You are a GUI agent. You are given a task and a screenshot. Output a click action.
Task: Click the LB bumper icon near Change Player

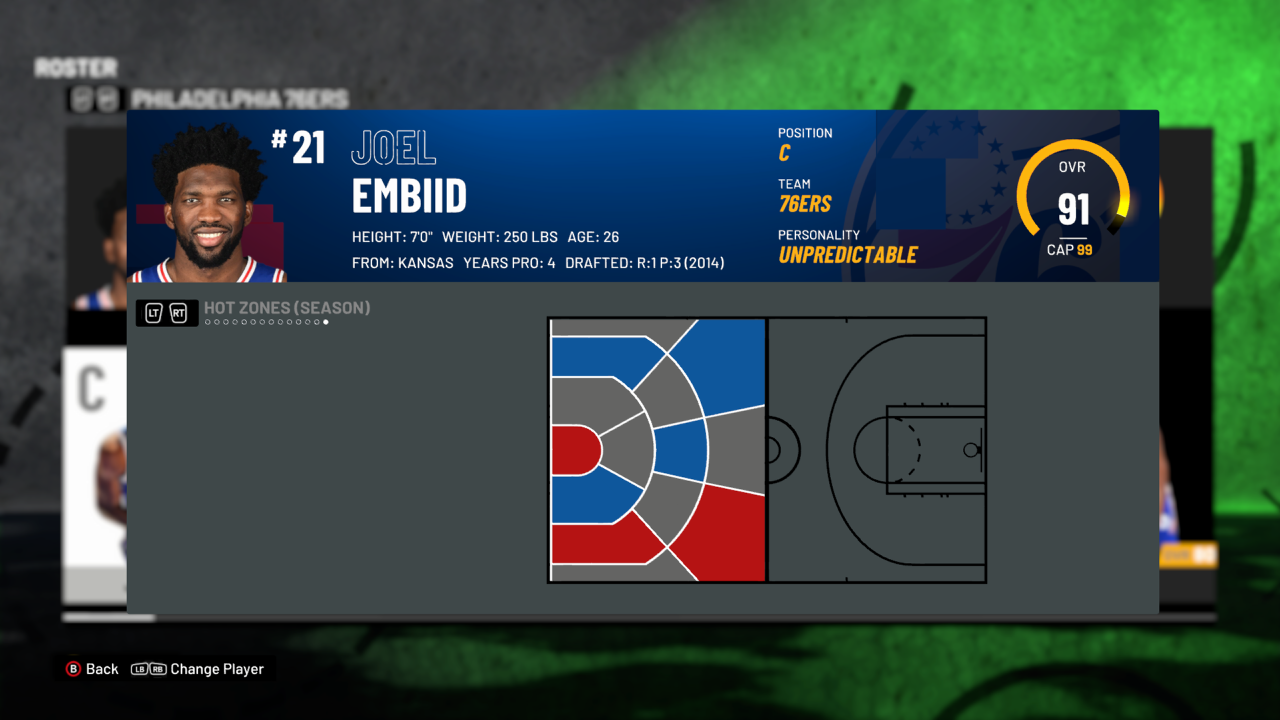point(141,669)
